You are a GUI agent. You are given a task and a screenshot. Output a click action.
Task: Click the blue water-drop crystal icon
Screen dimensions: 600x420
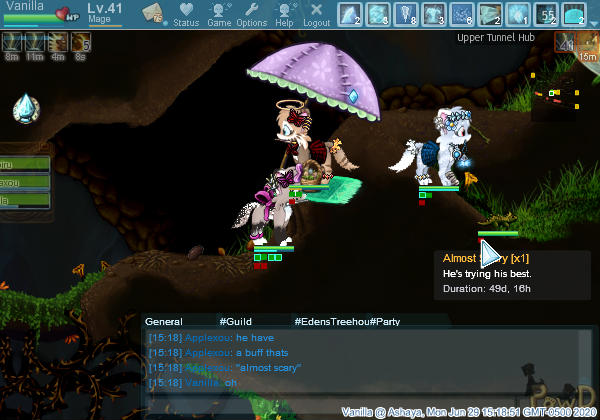point(26,108)
